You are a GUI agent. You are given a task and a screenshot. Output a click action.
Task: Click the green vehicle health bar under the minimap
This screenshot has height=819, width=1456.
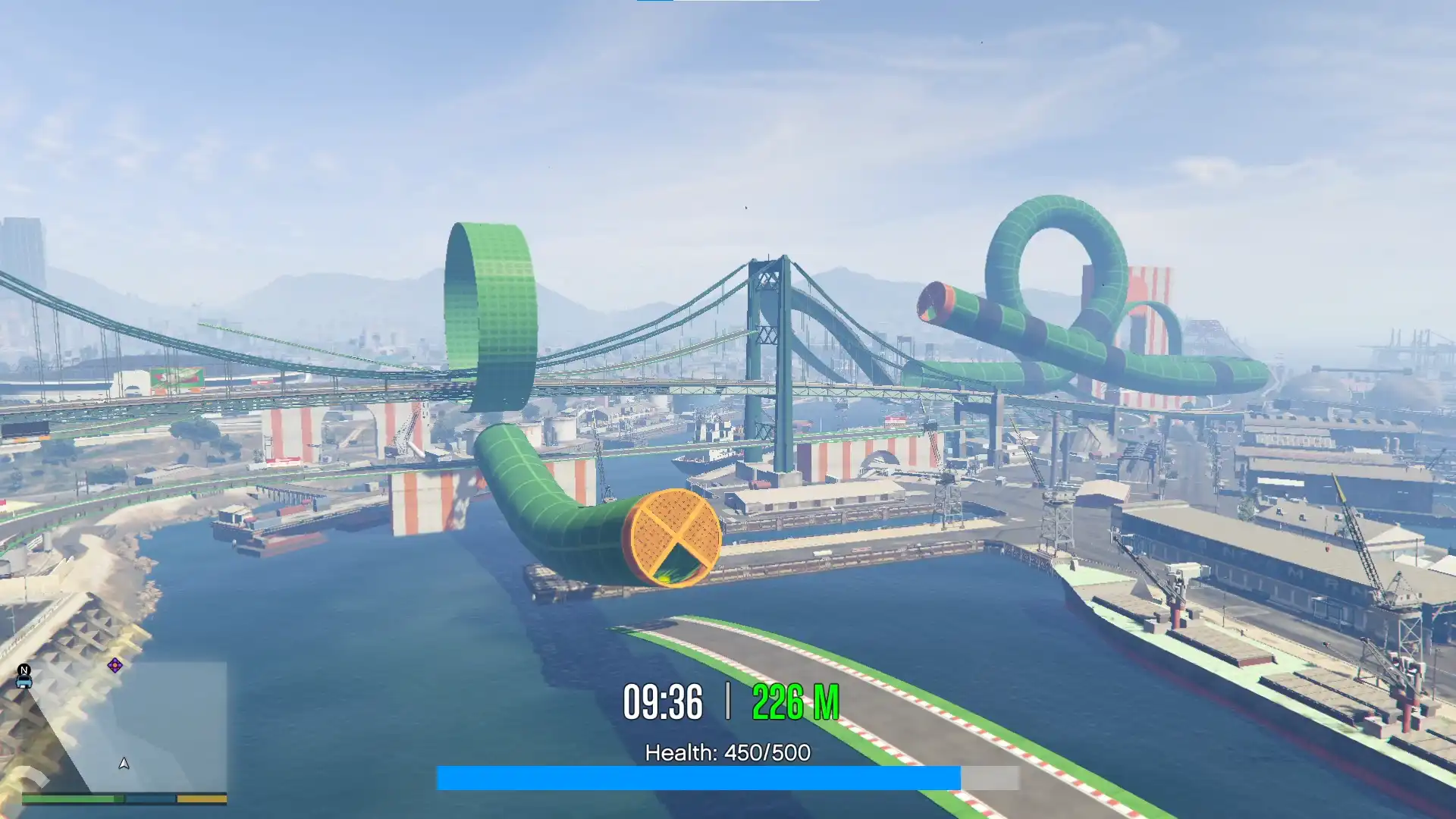pyautogui.click(x=72, y=799)
